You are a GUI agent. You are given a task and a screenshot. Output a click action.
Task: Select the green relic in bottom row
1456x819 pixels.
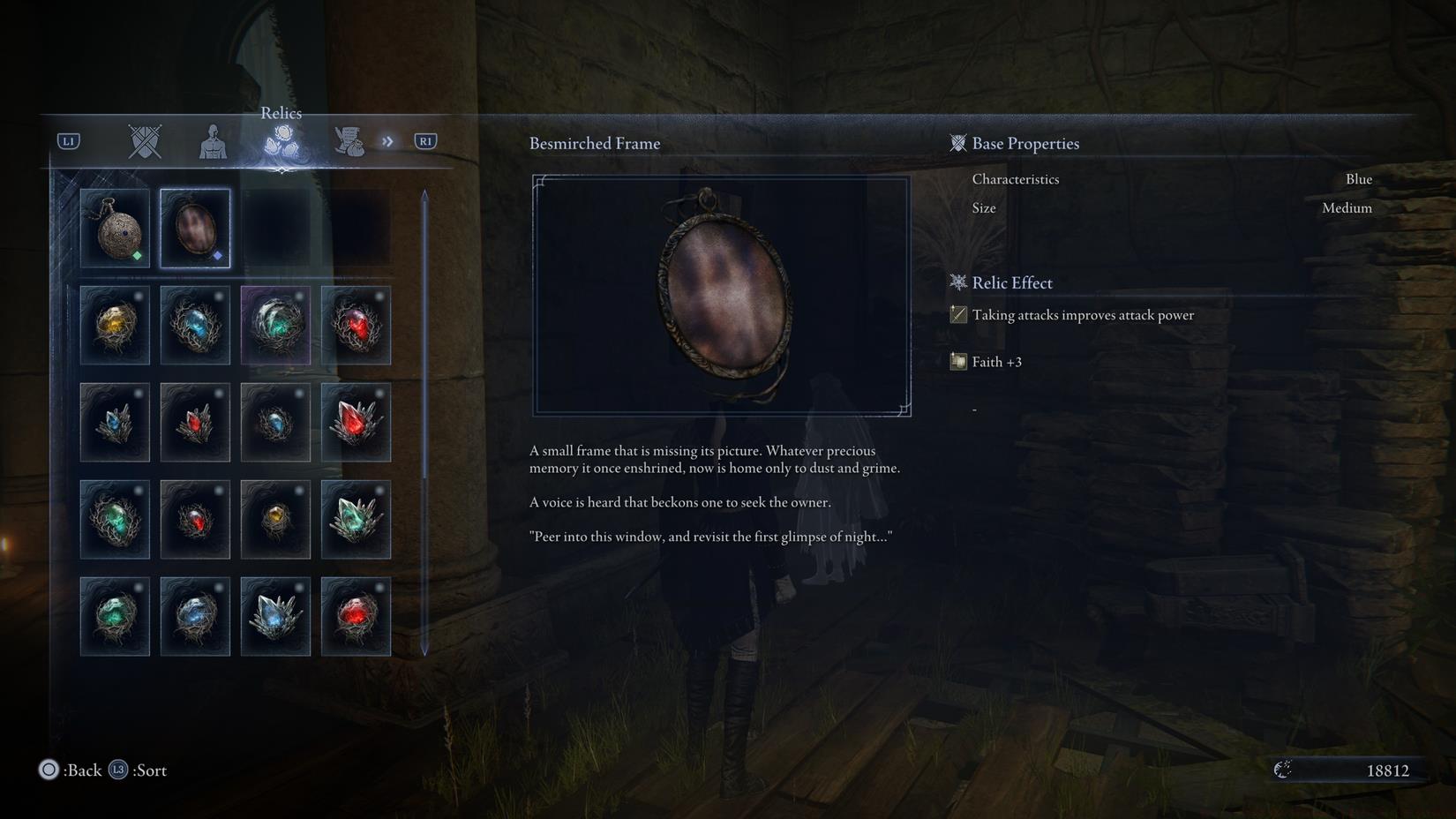[115, 615]
